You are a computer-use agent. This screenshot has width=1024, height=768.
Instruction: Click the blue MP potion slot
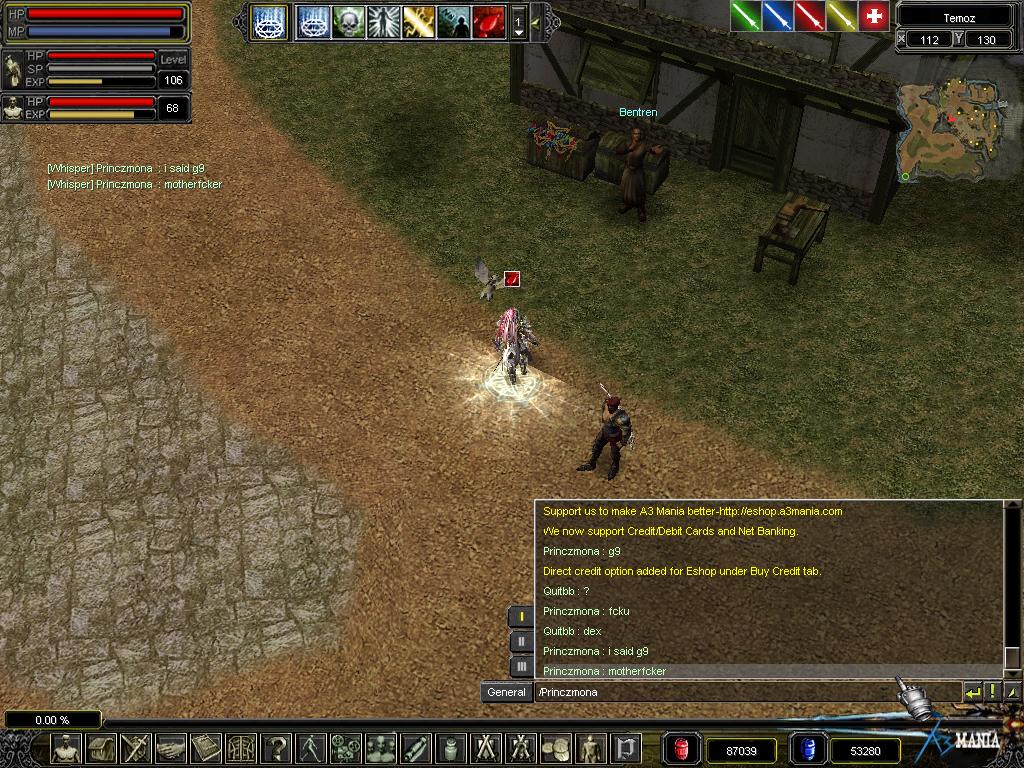(807, 749)
